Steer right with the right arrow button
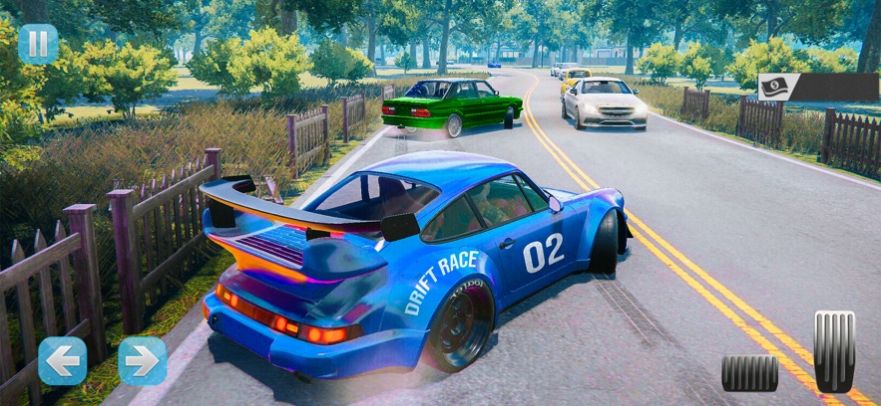Screen dimensions: 881x406 pos(142,361)
